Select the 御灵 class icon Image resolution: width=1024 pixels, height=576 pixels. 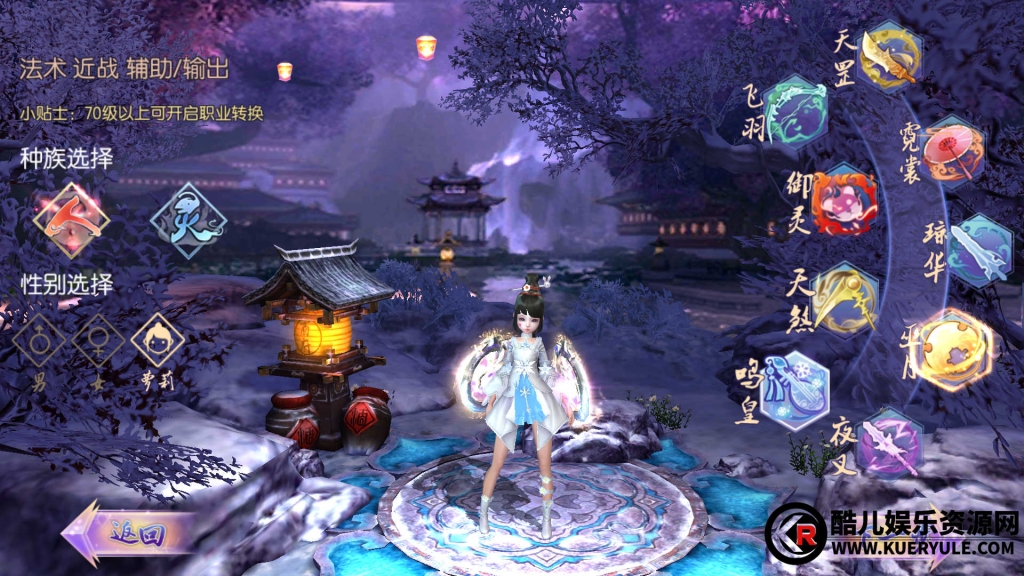(844, 199)
